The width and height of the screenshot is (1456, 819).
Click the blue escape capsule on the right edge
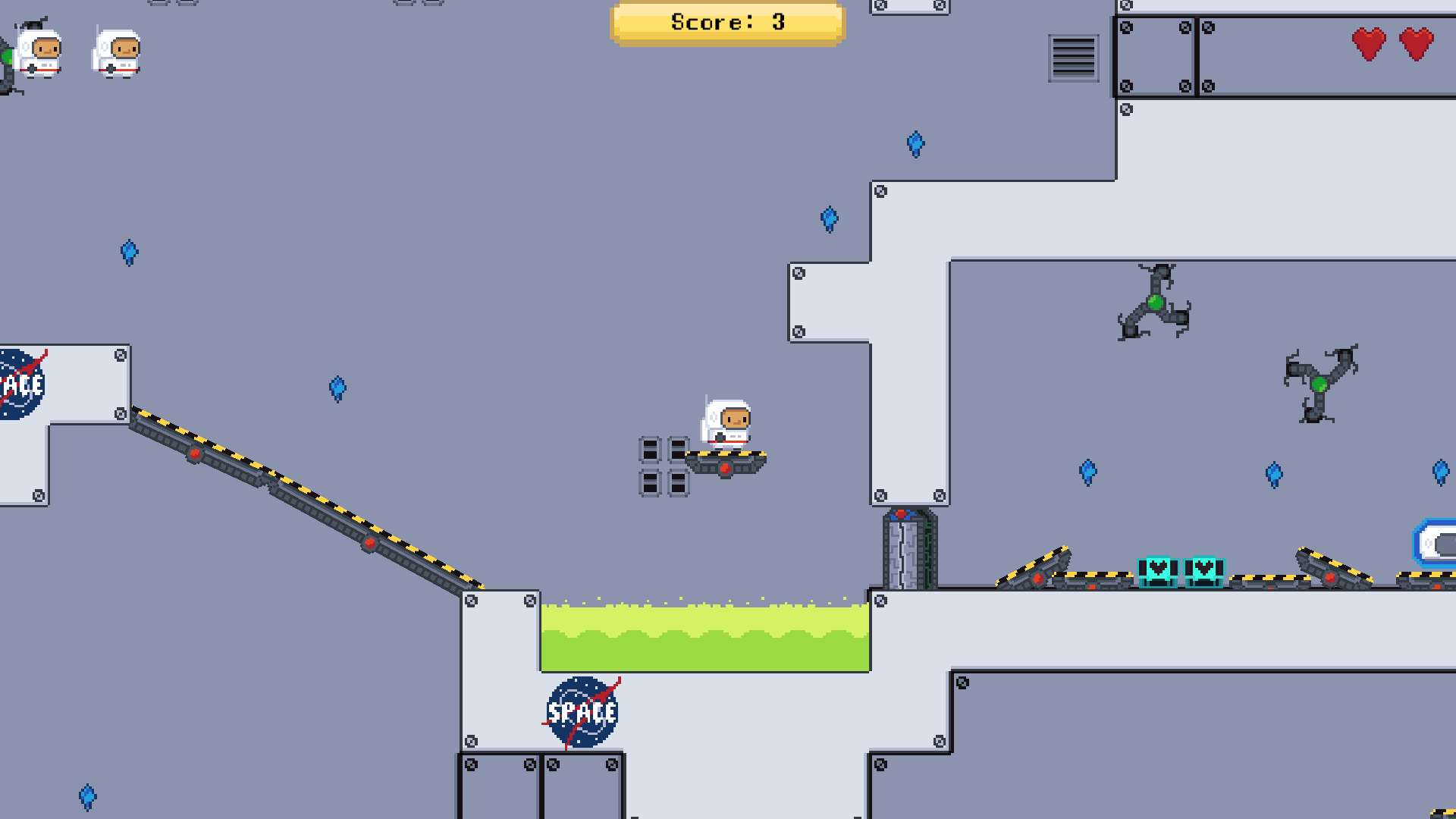1437,540
